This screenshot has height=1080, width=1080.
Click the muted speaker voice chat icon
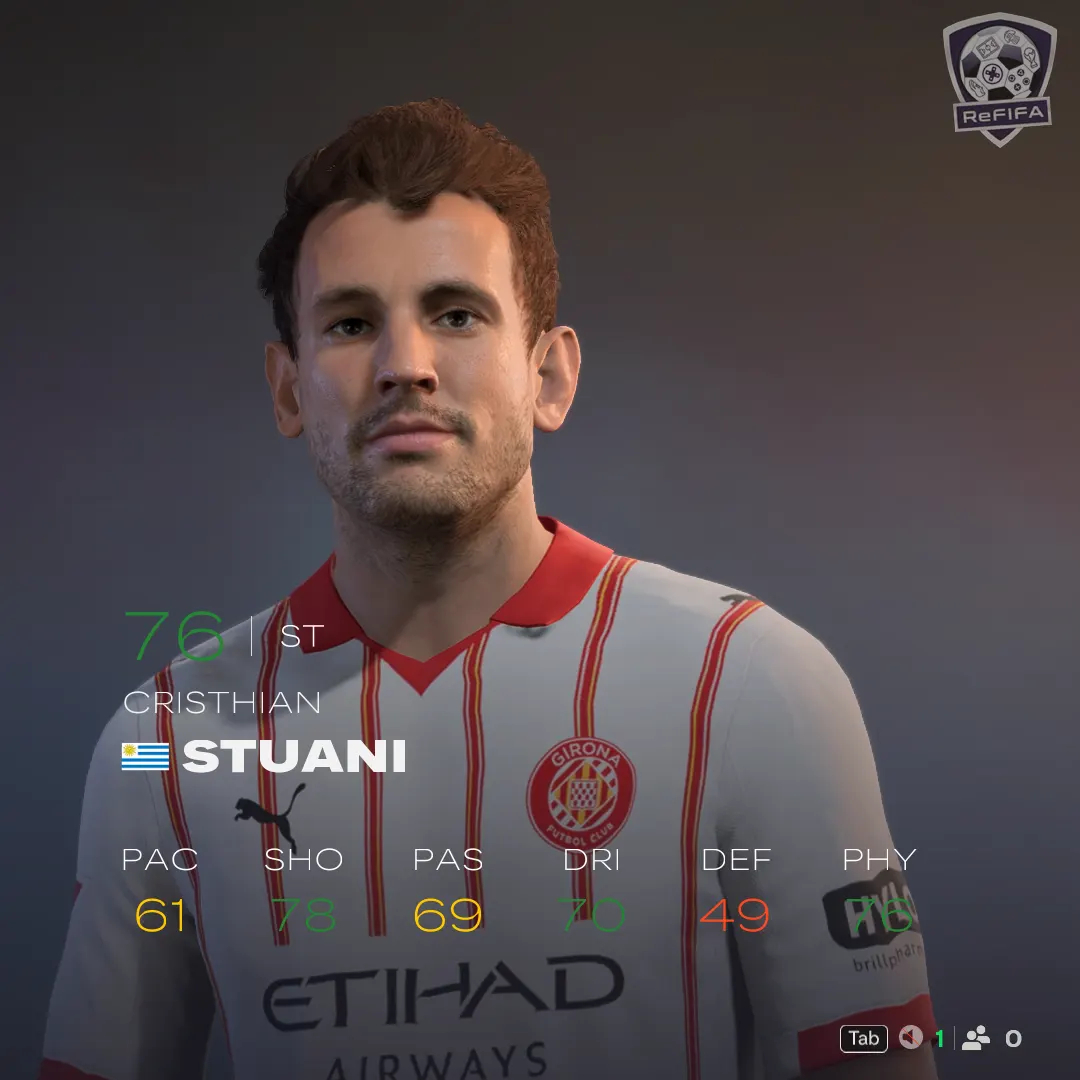[x=910, y=1038]
